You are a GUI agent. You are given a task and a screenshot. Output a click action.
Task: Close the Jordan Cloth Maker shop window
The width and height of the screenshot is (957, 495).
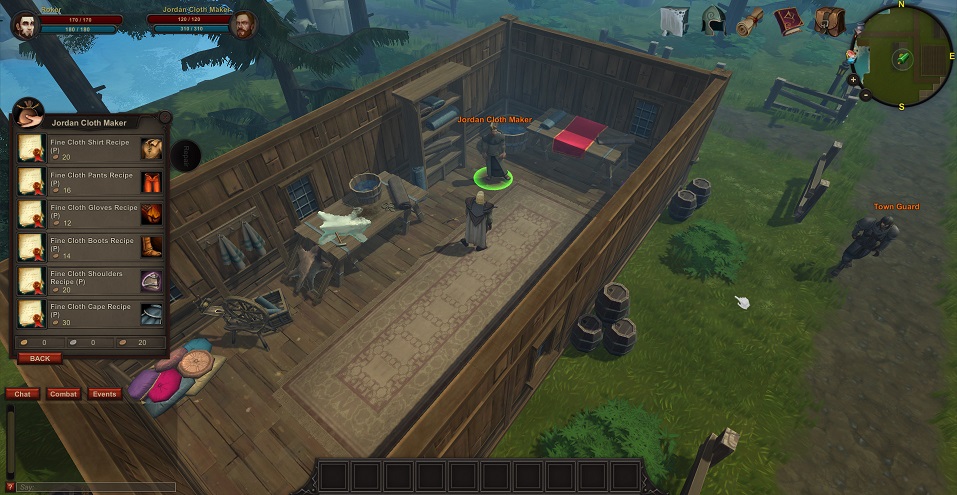click(165, 116)
